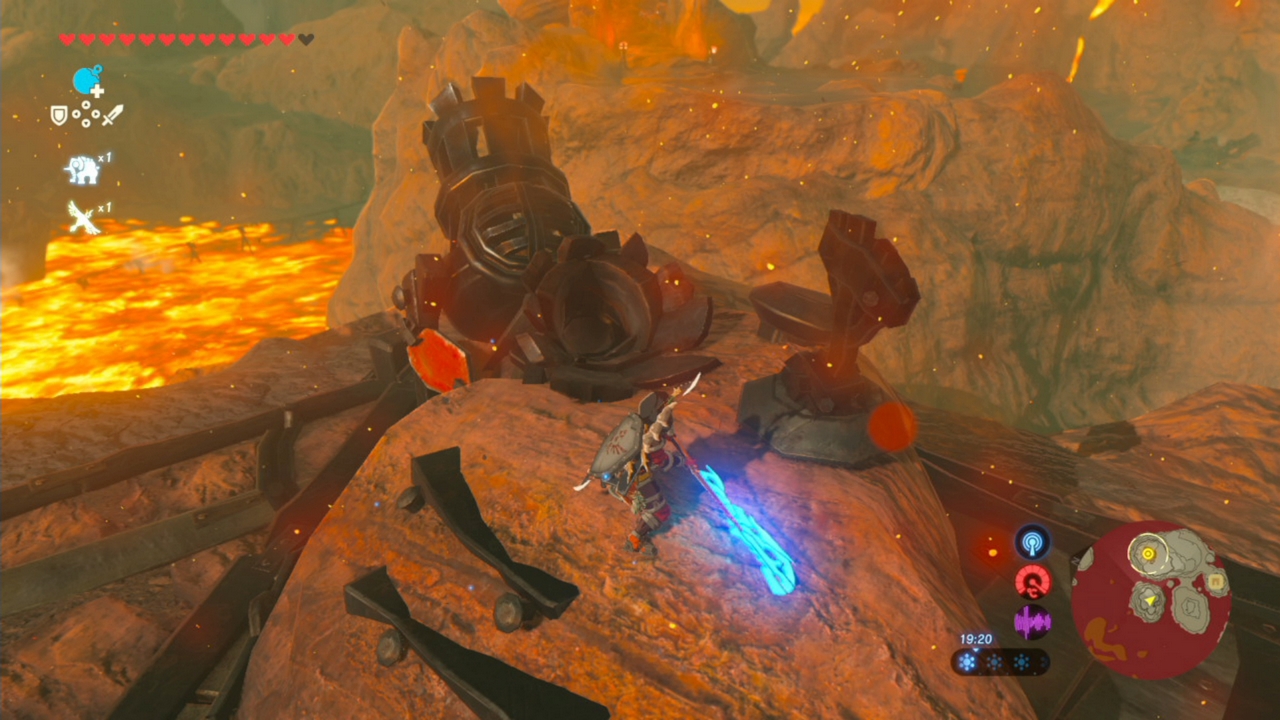The image size is (1280, 720).
Task: Open the d-pad weapon selector
Action: click(x=86, y=113)
